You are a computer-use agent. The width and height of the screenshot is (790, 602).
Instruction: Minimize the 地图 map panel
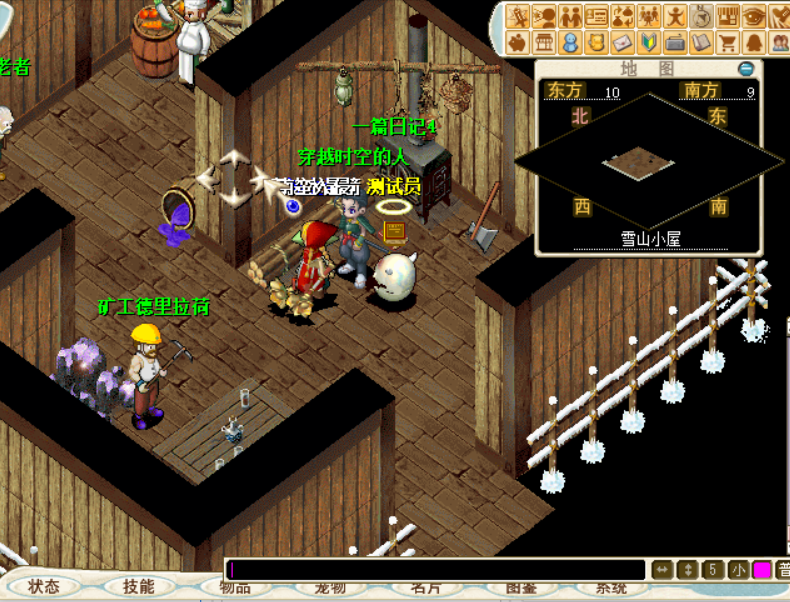746,69
